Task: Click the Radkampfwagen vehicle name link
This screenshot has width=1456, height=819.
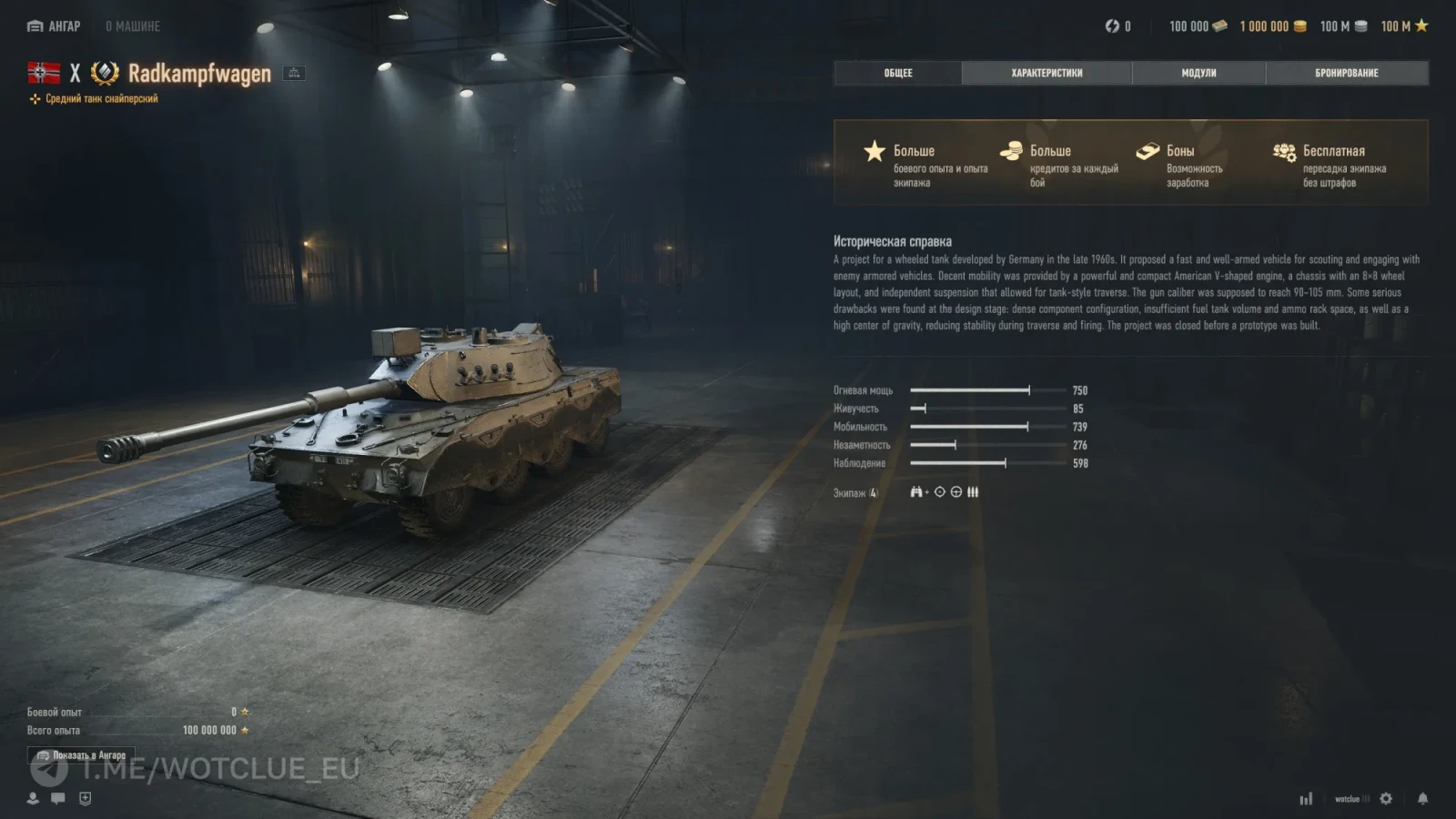Action: pyautogui.click(x=202, y=75)
